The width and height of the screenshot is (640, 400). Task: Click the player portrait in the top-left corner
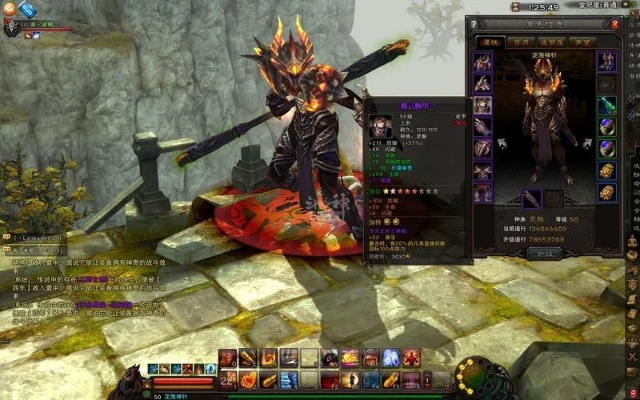(10, 29)
